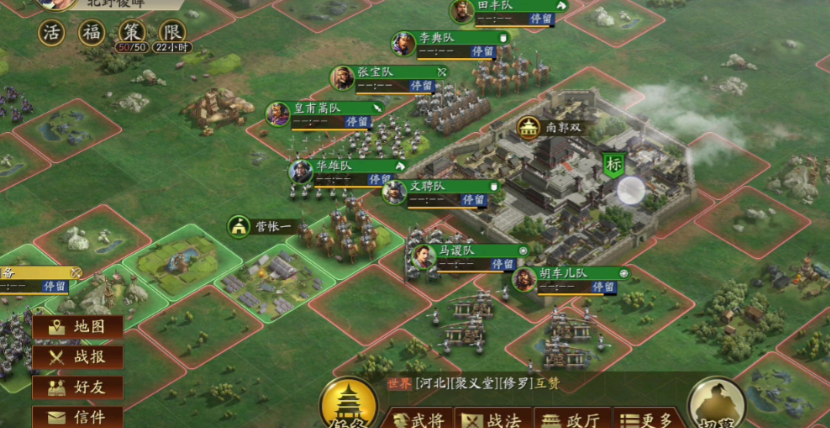Viewport: 830px width, 428px height.
Task: Select the 李典队 army banner
Action: click(x=448, y=40)
